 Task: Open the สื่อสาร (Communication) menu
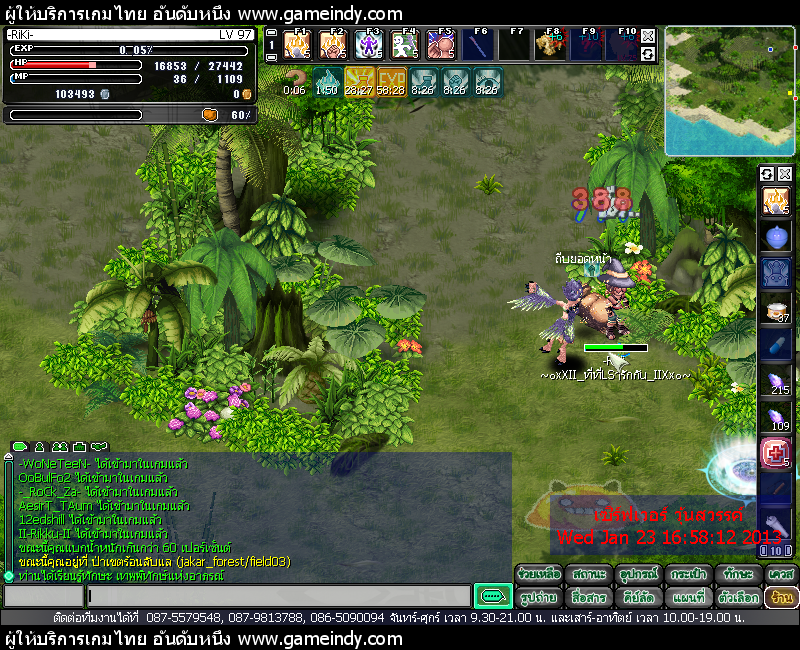[588, 597]
